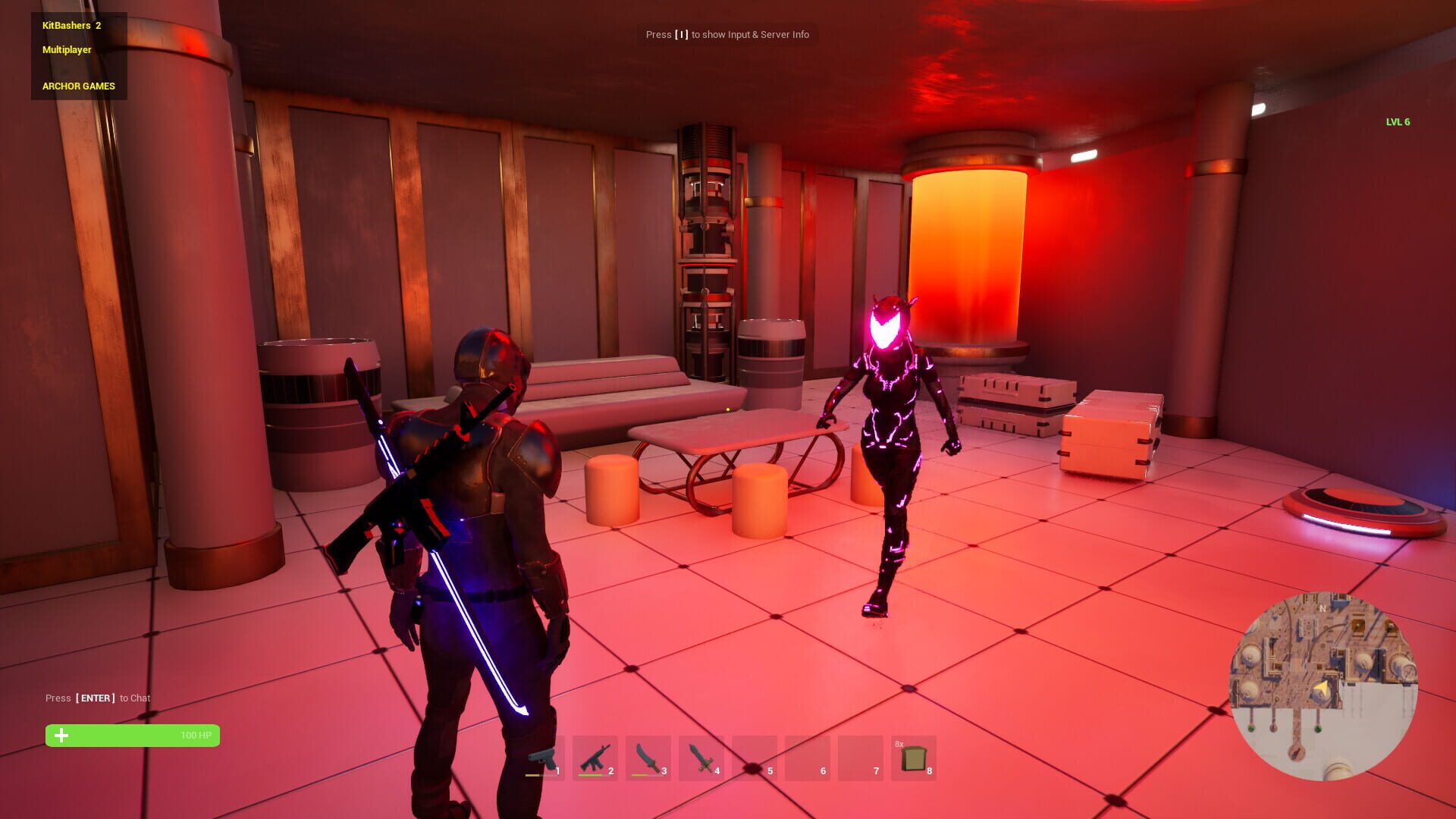Expand the Input & Server Info banner
Image resolution: width=1456 pixels, height=819 pixels.
tap(726, 34)
